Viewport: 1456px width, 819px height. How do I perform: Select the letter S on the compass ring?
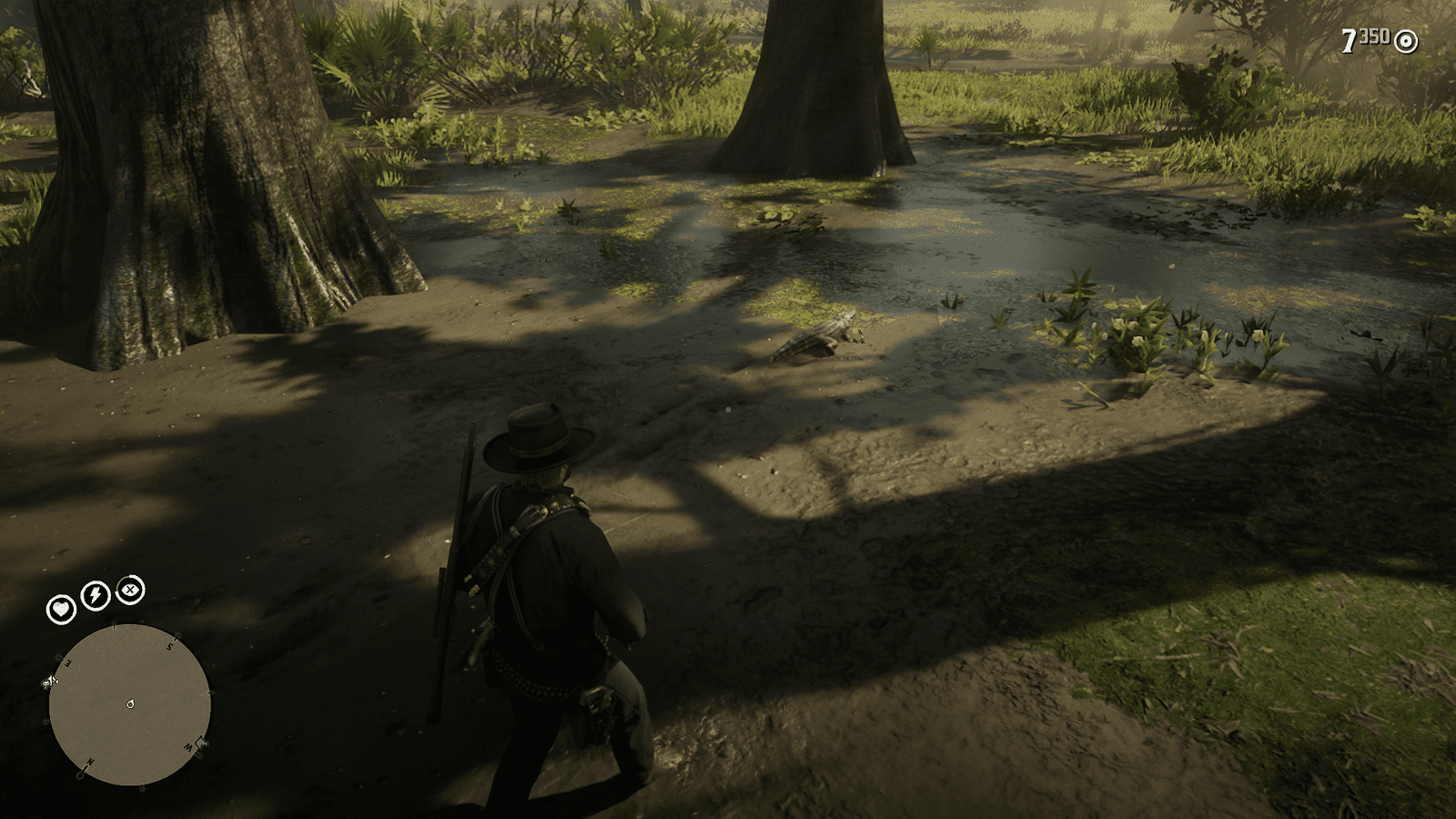pyautogui.click(x=169, y=647)
